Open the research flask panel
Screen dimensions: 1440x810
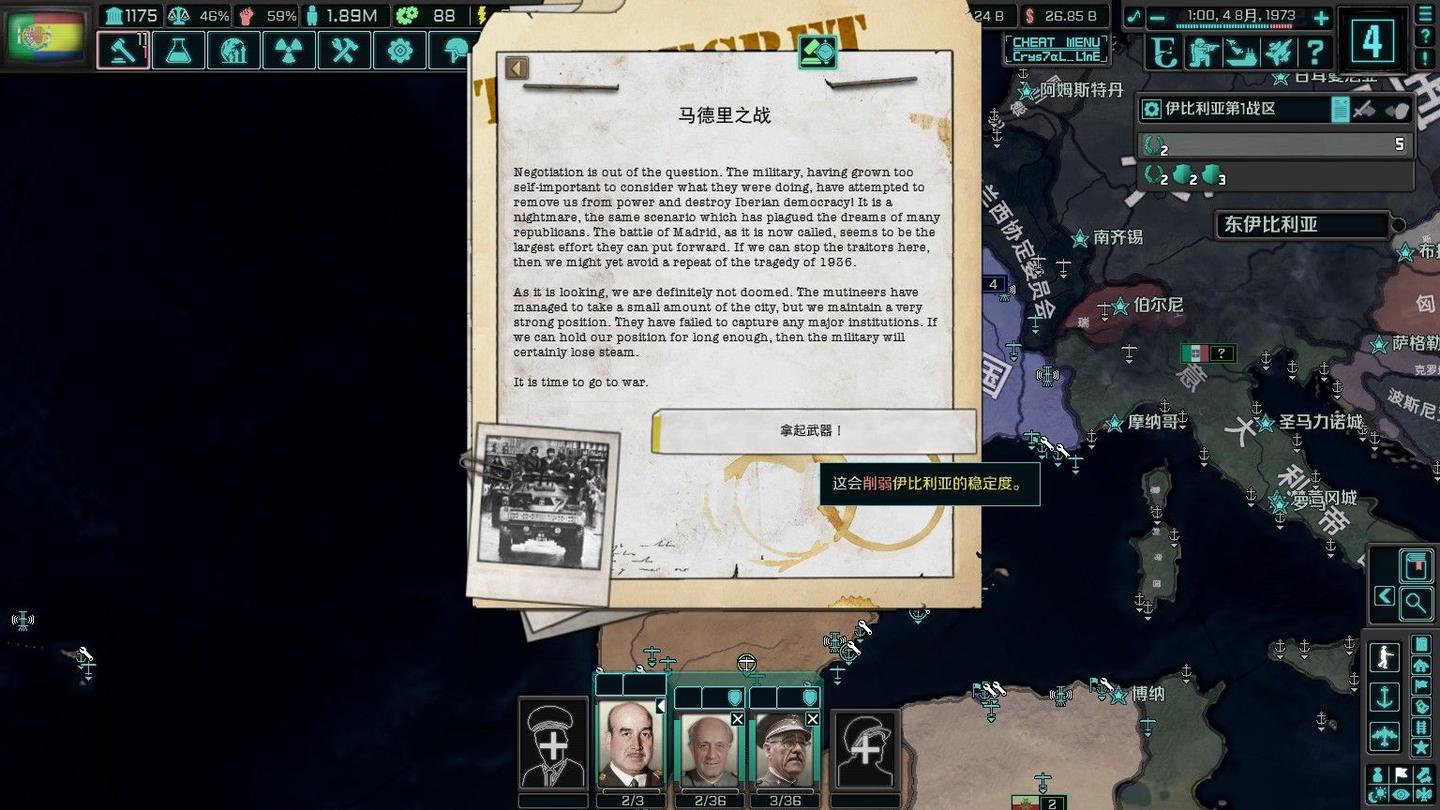click(x=178, y=50)
